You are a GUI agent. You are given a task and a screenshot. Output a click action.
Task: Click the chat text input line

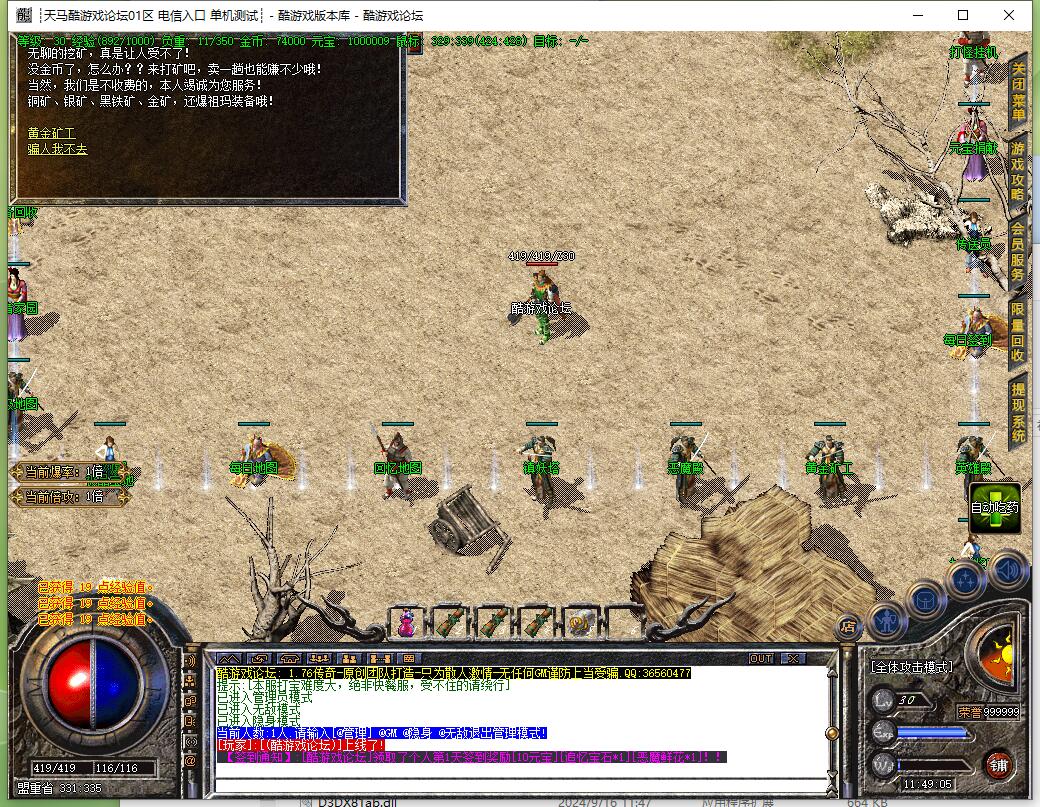(520, 780)
